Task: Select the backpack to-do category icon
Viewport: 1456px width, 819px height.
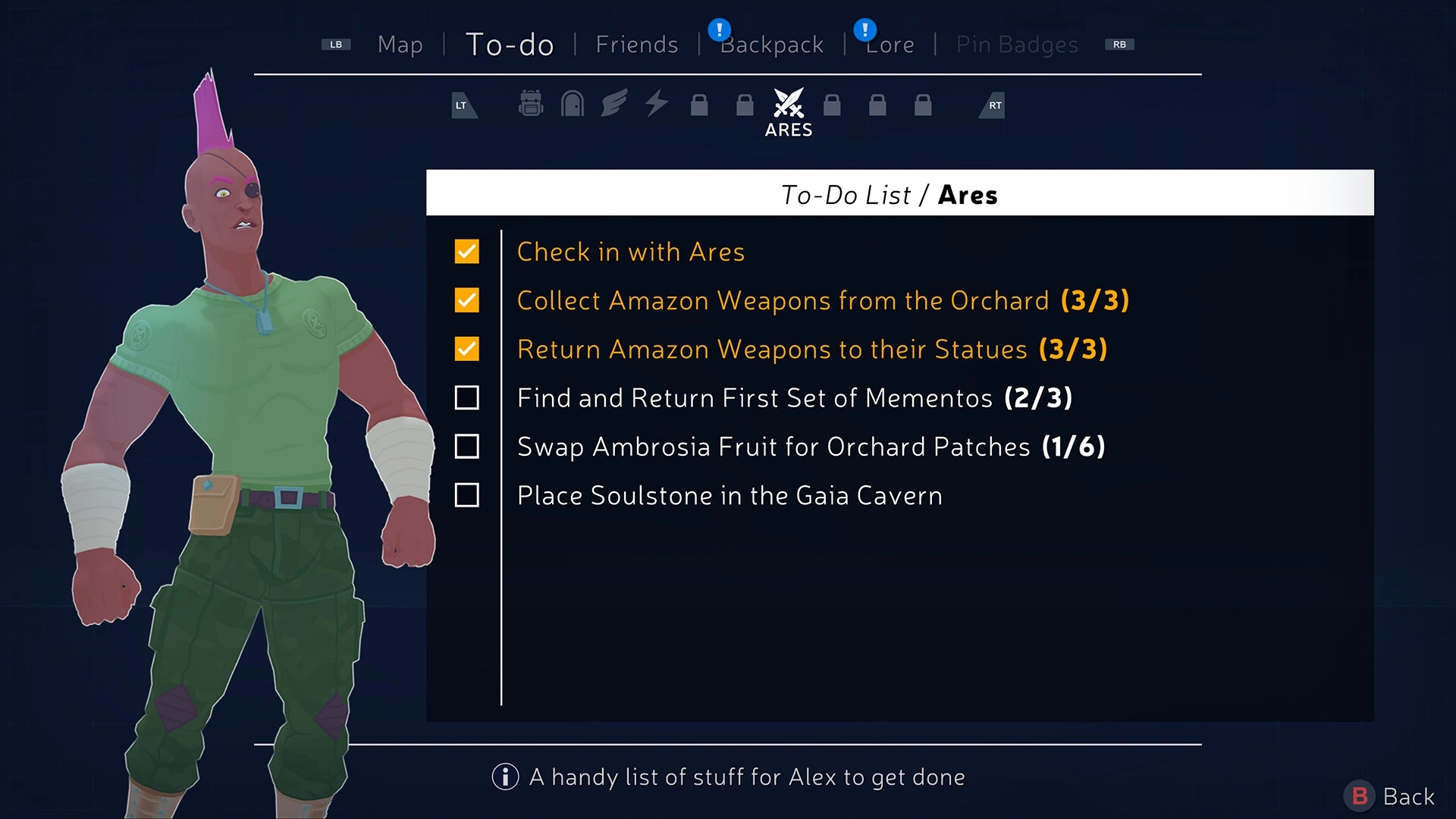Action: (x=531, y=103)
